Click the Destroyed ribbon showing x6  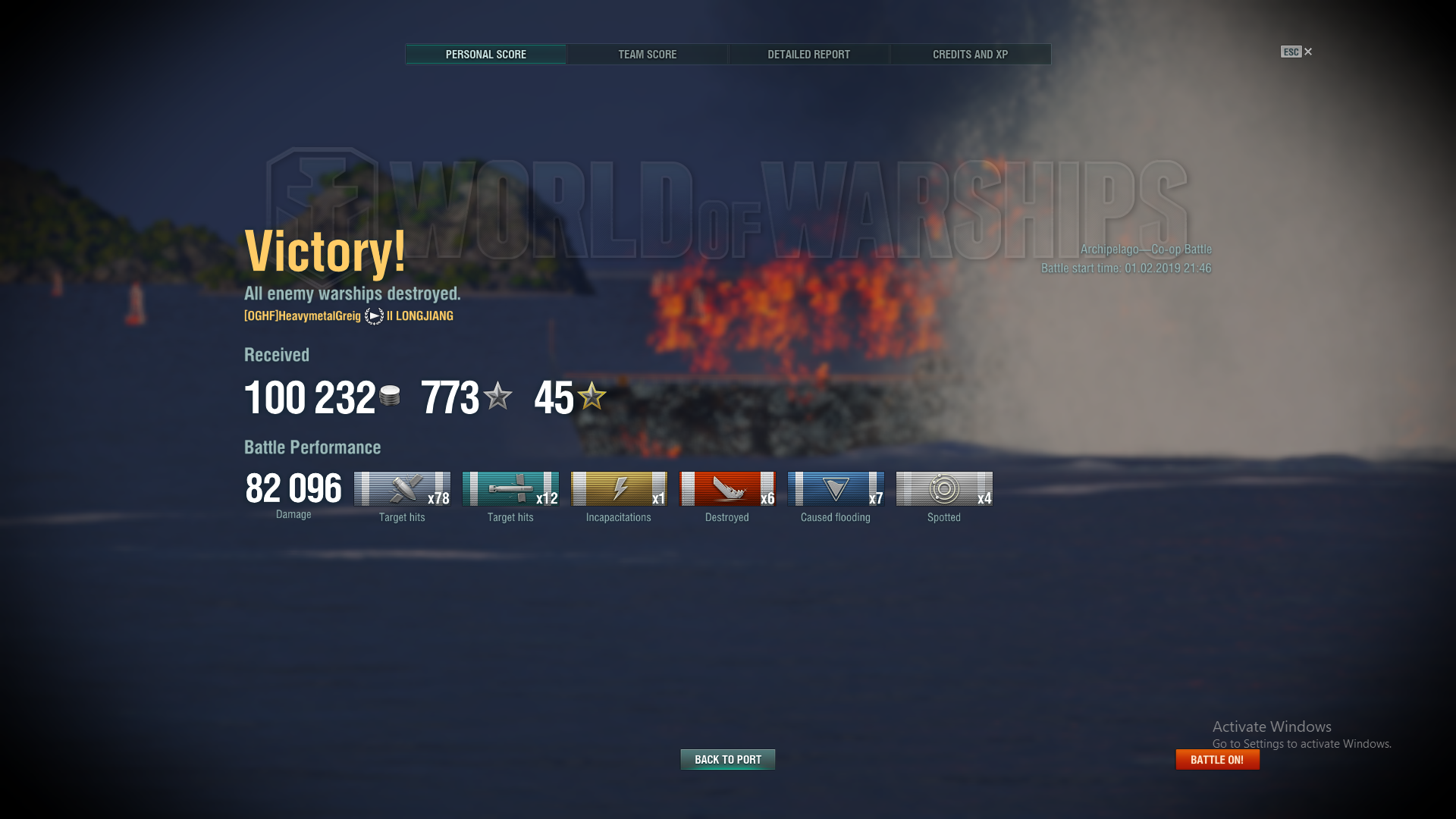[726, 489]
